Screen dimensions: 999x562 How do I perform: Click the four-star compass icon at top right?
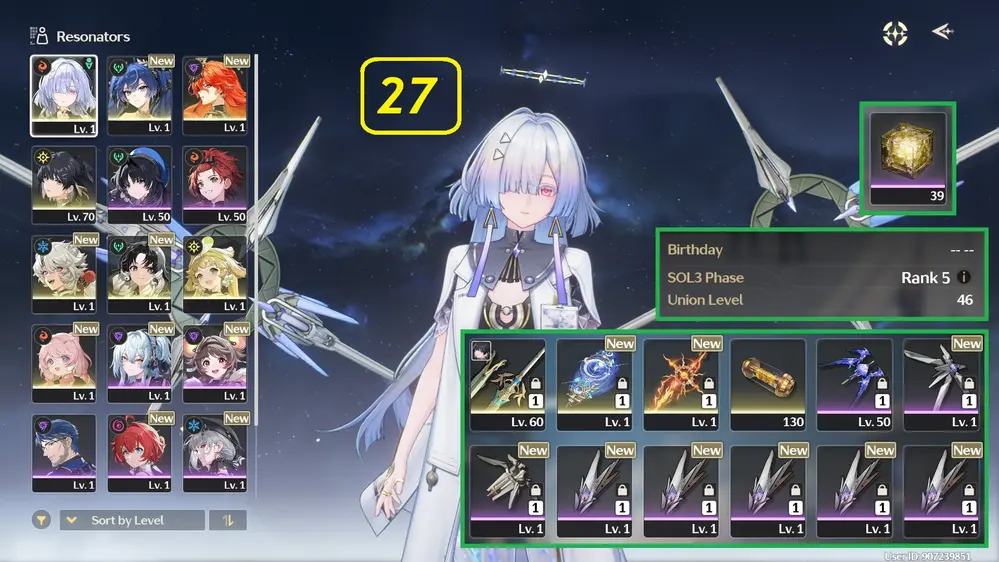(x=894, y=33)
